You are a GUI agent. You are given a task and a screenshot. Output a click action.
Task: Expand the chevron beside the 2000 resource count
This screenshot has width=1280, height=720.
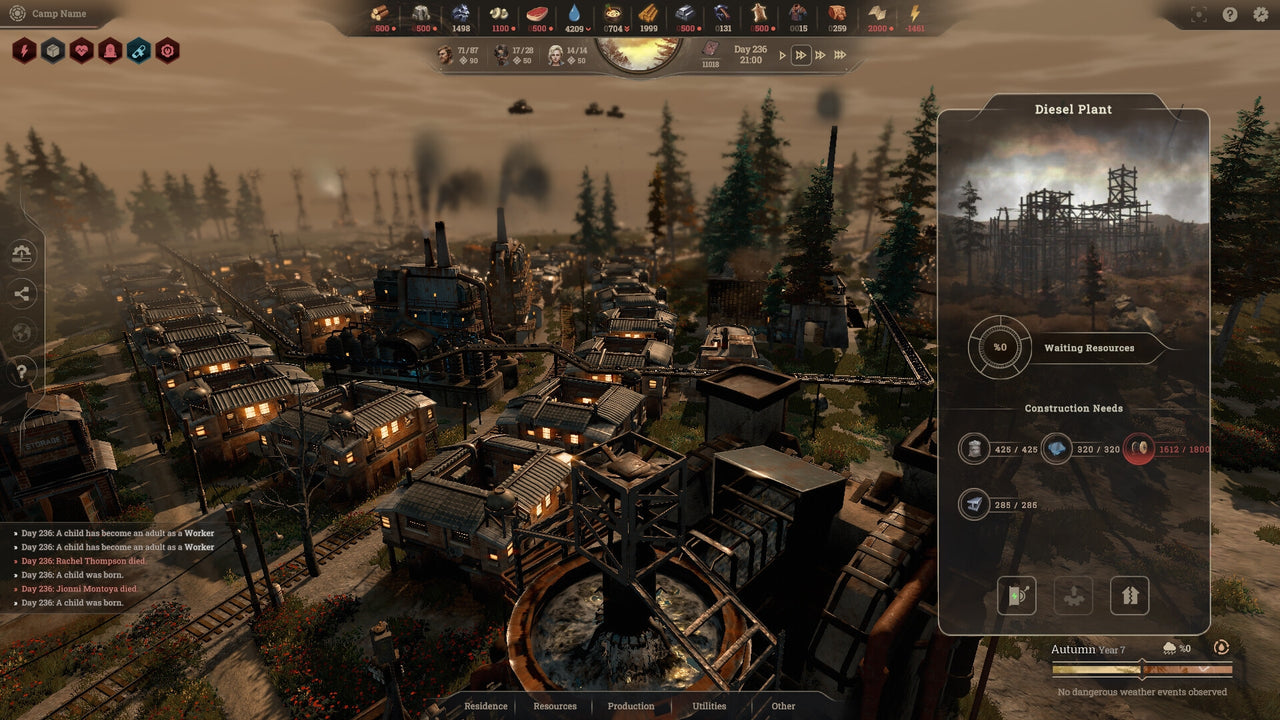(x=891, y=28)
